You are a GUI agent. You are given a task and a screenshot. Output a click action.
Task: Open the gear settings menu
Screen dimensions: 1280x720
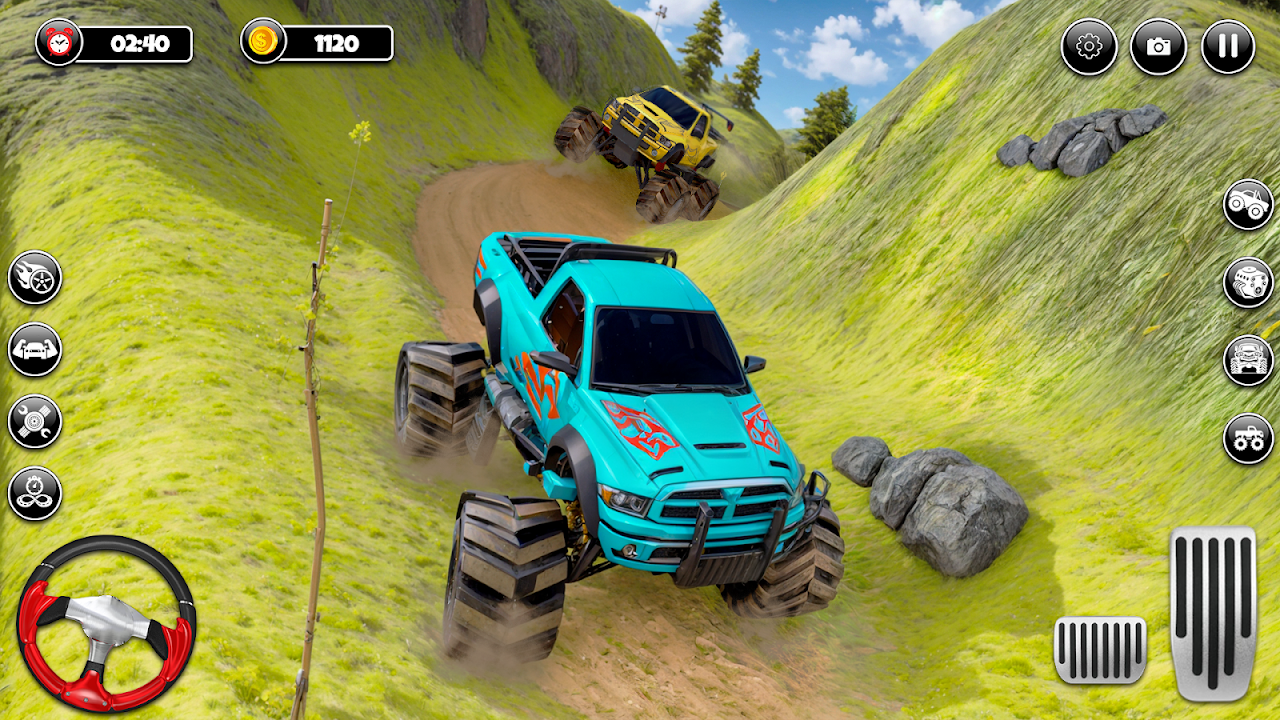click(1089, 47)
